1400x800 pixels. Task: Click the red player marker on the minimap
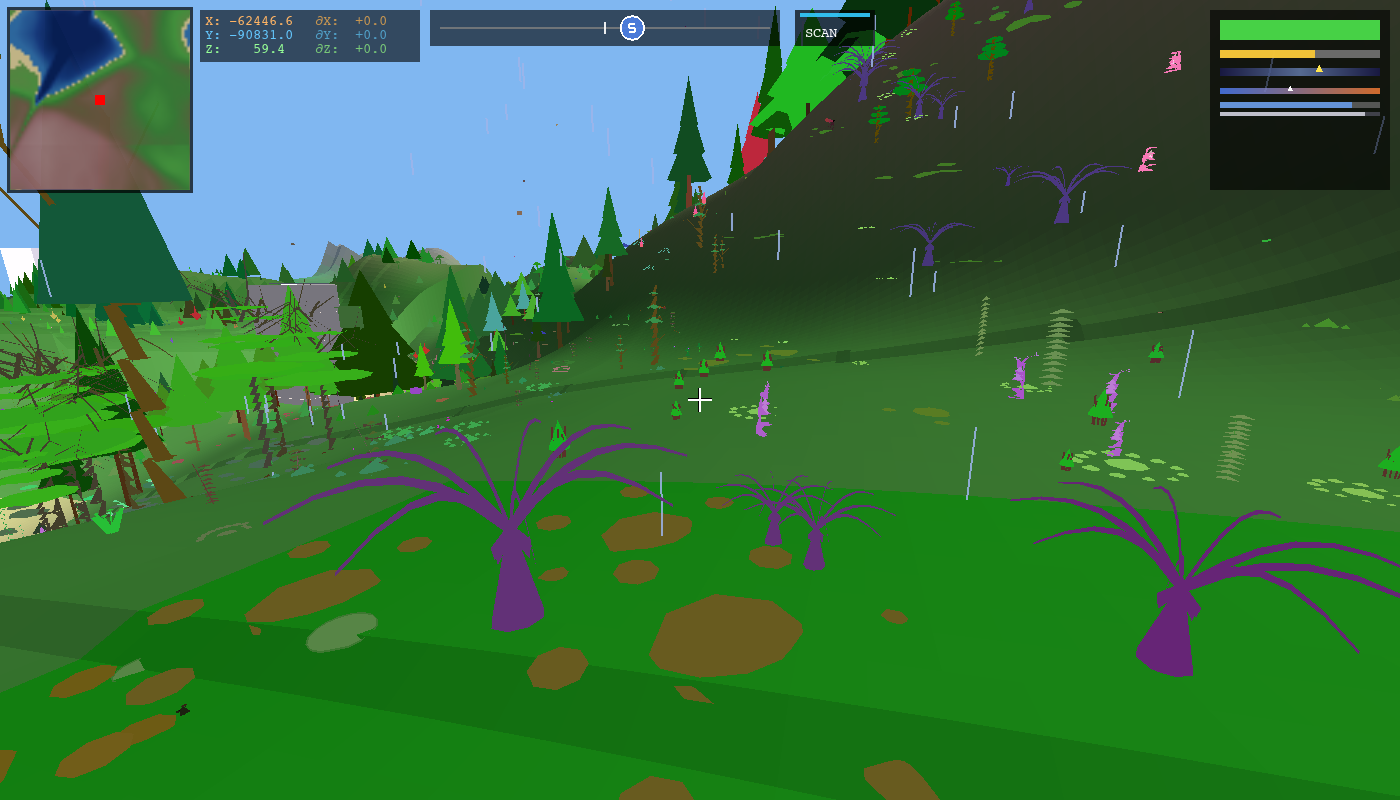(x=99, y=101)
